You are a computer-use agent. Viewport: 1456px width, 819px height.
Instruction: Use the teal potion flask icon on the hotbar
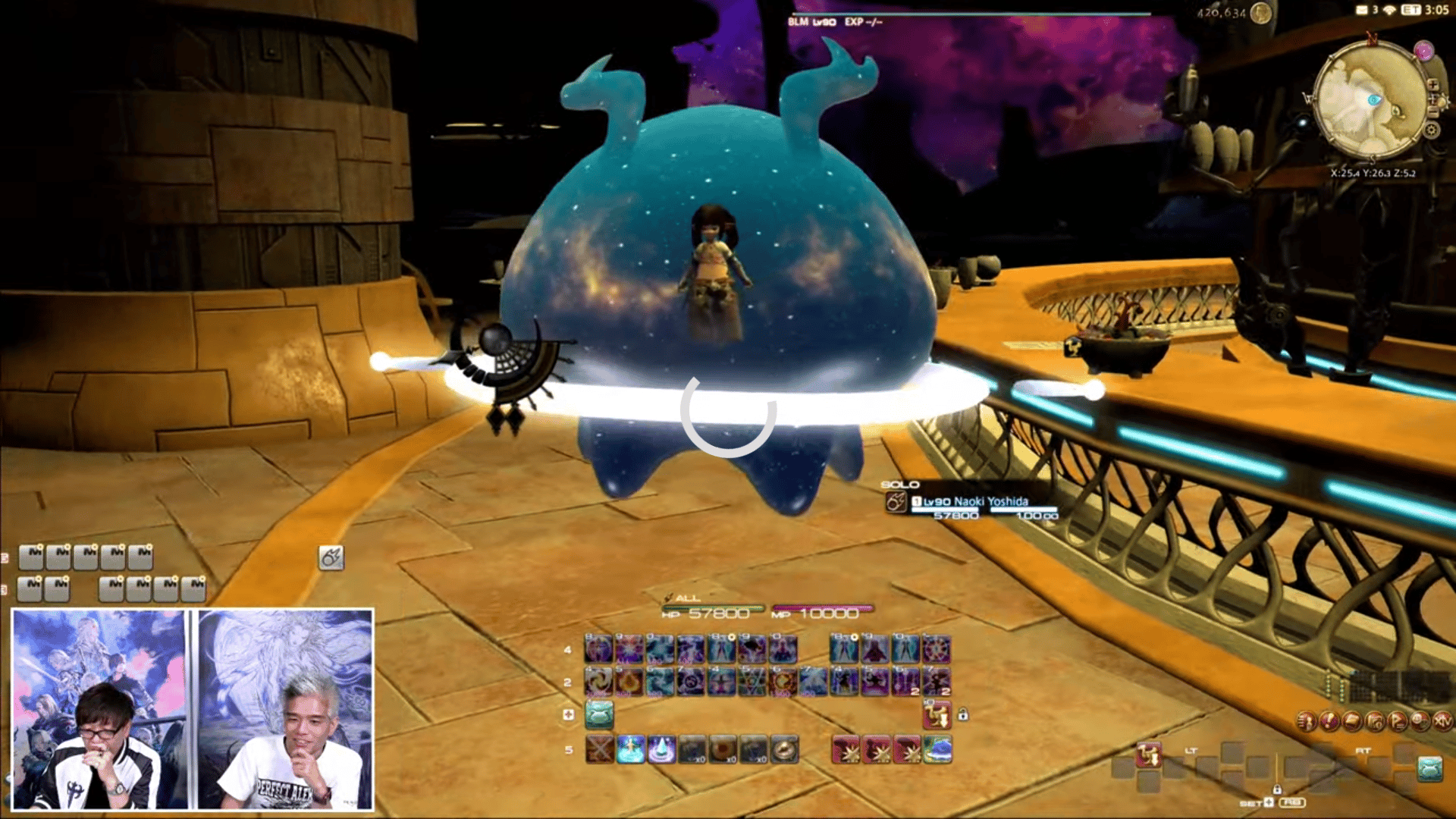click(600, 715)
